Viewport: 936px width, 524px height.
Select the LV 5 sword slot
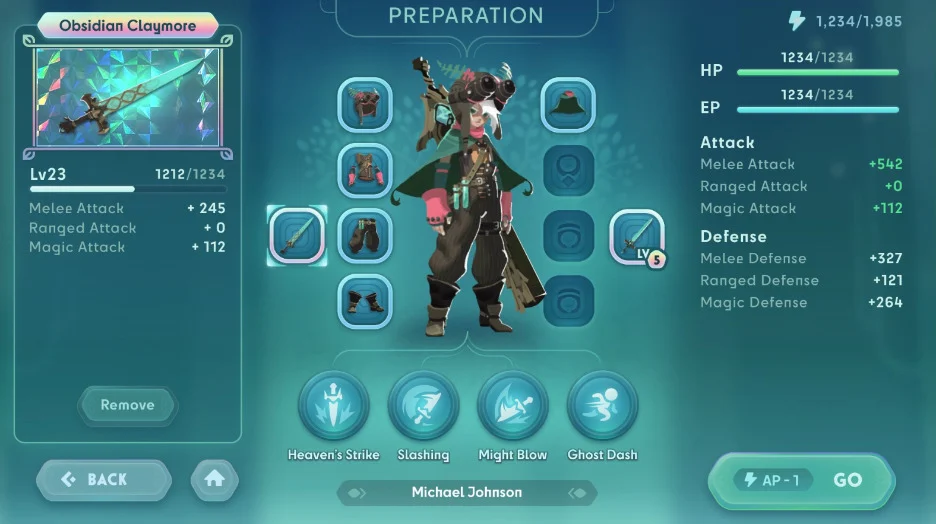click(637, 237)
